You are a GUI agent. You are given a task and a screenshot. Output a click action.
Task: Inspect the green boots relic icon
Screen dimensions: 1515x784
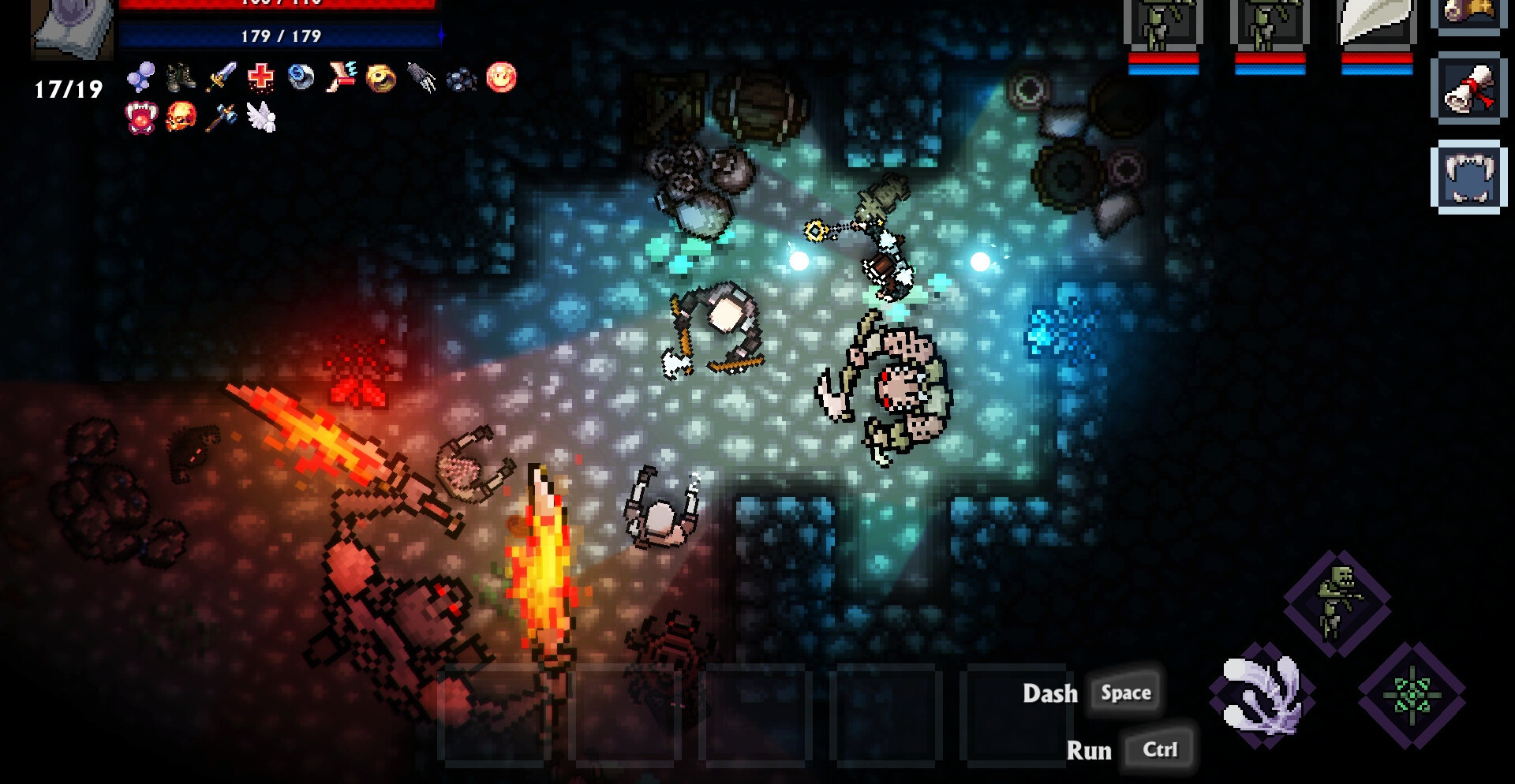pos(181,77)
